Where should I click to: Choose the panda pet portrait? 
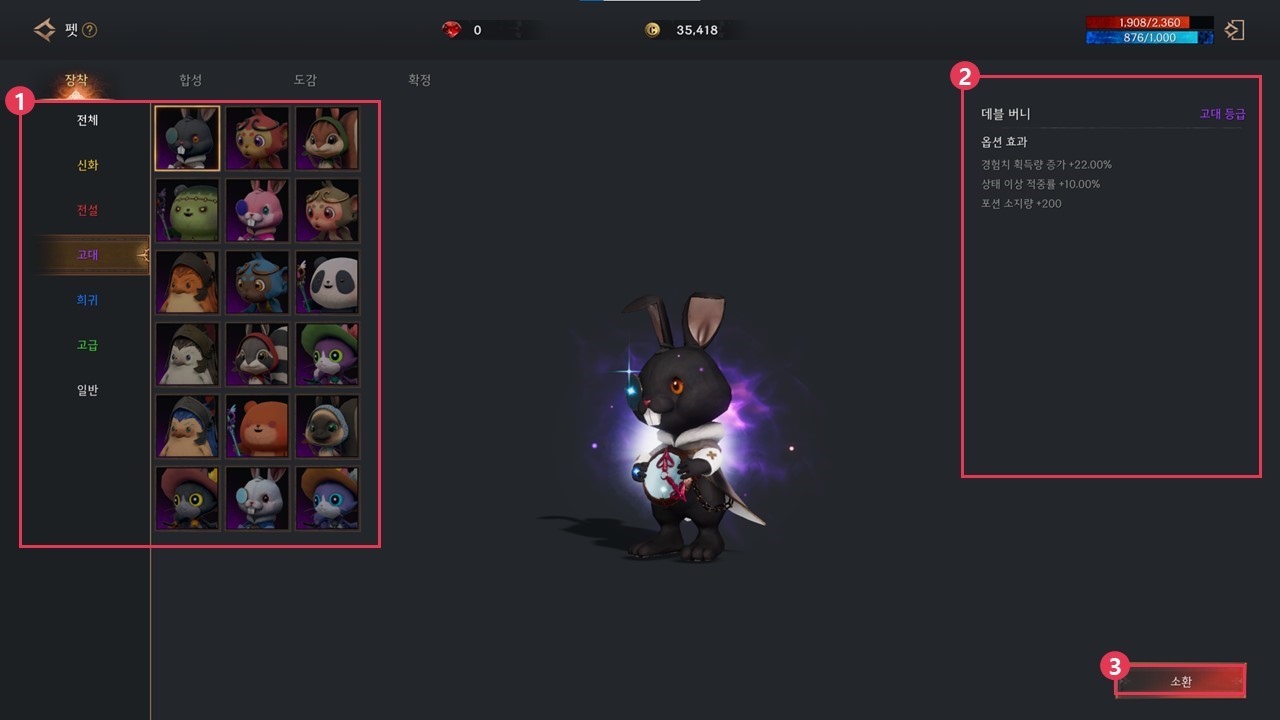(x=327, y=282)
